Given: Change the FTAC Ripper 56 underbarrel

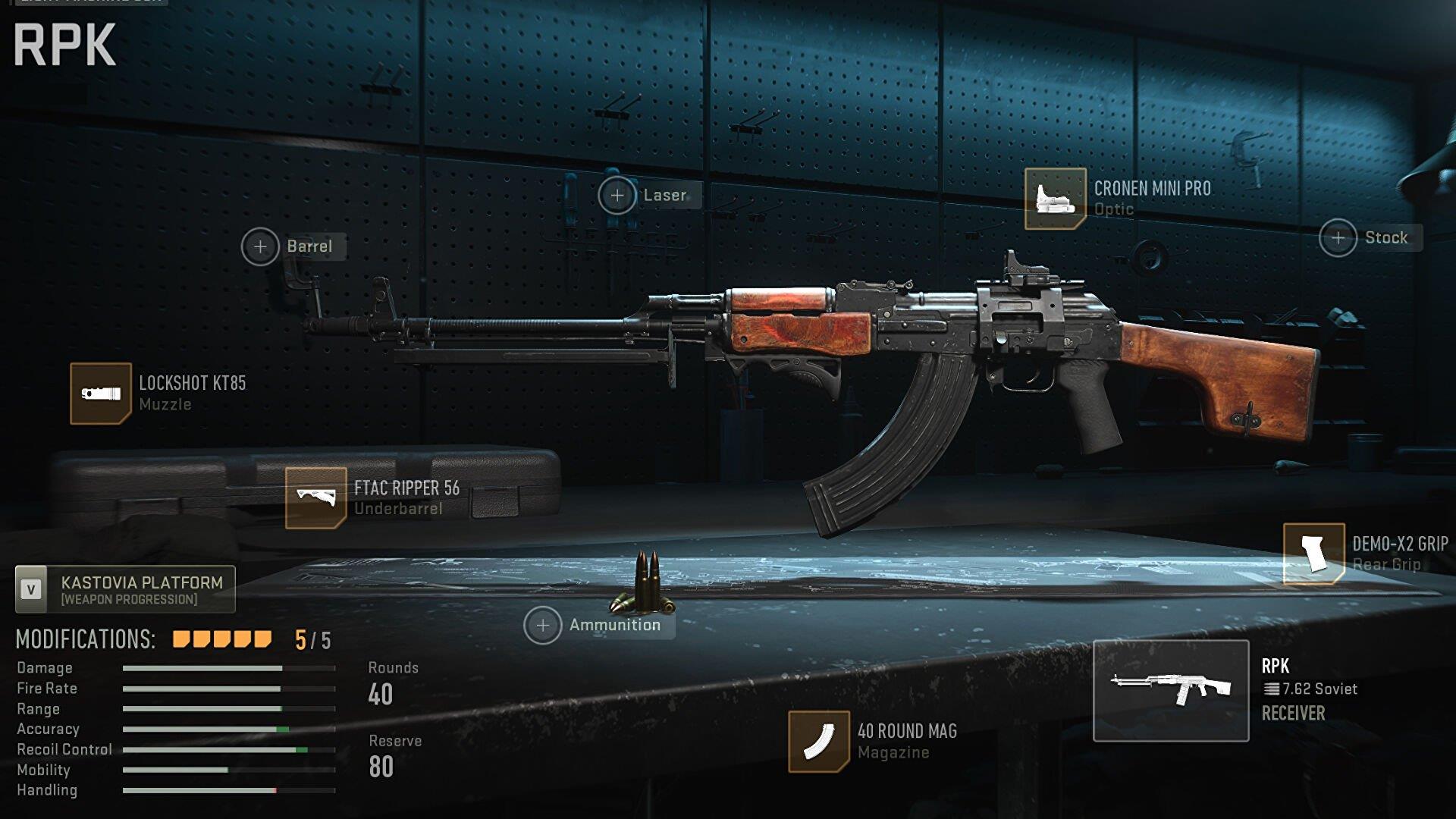Looking at the screenshot, I should (x=315, y=498).
